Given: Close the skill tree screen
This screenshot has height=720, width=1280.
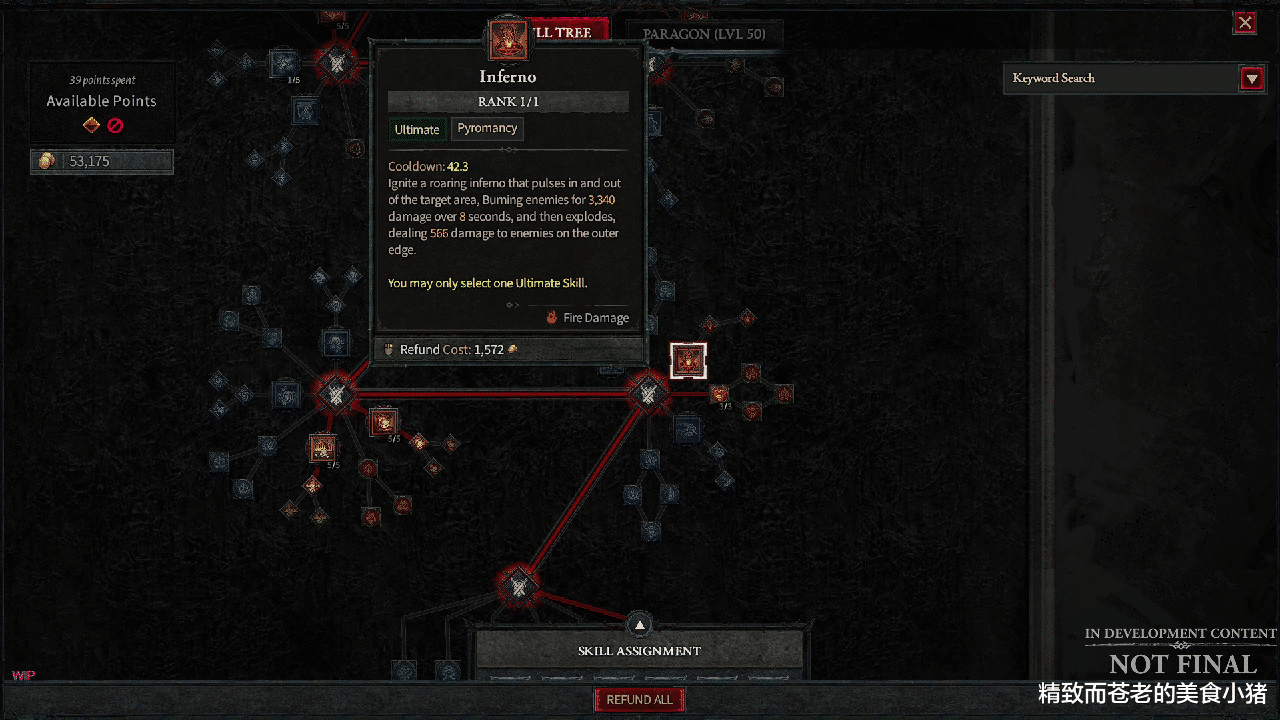Looking at the screenshot, I should pos(1245,22).
